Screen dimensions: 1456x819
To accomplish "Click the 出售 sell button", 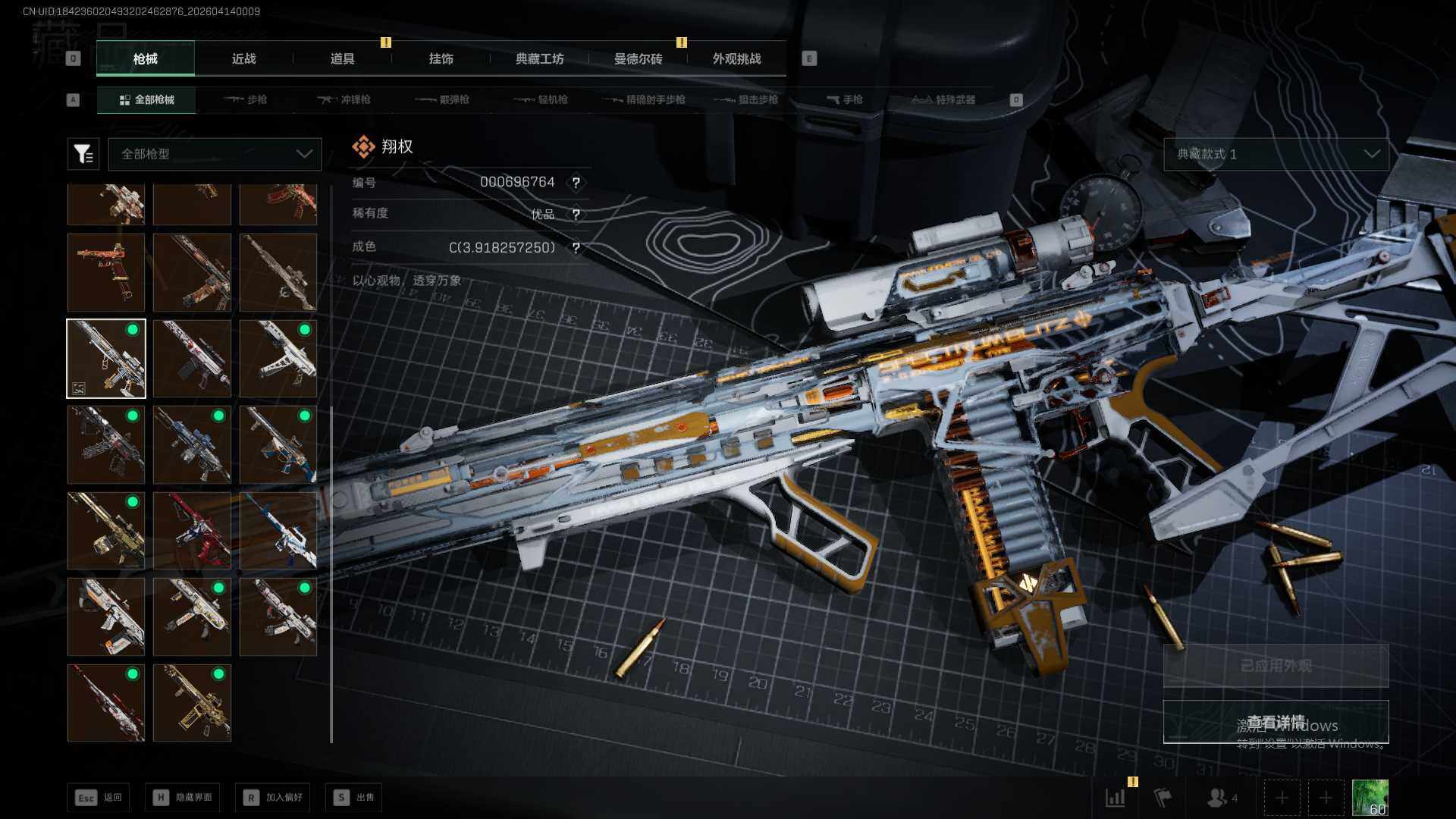I will pos(354,797).
